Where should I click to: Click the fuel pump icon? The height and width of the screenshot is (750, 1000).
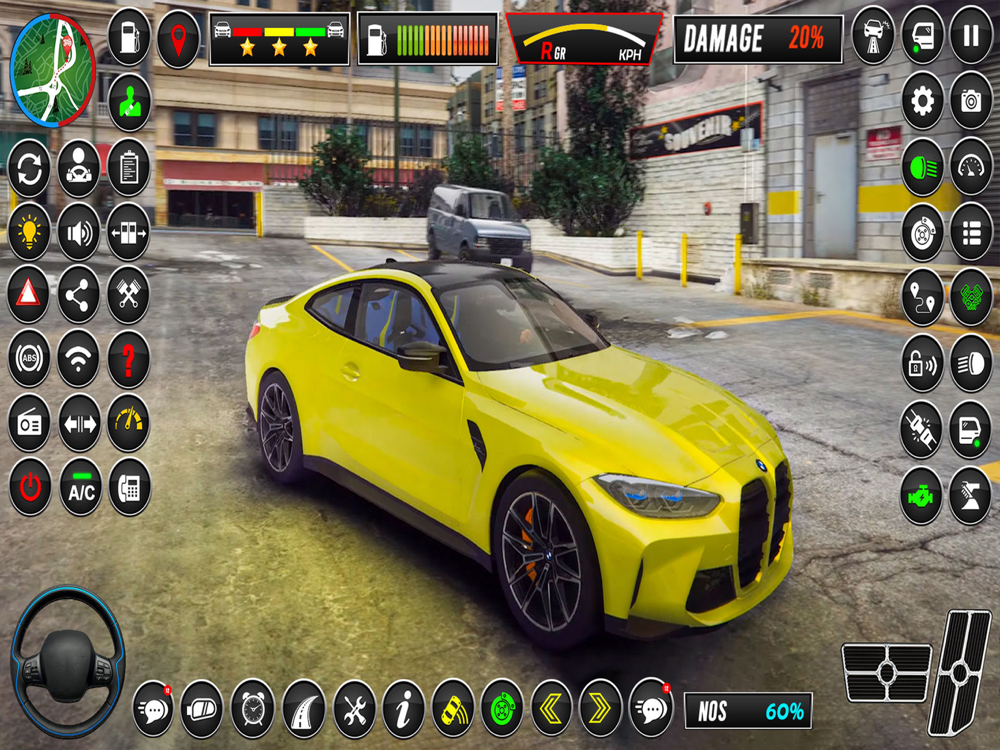pos(129,36)
